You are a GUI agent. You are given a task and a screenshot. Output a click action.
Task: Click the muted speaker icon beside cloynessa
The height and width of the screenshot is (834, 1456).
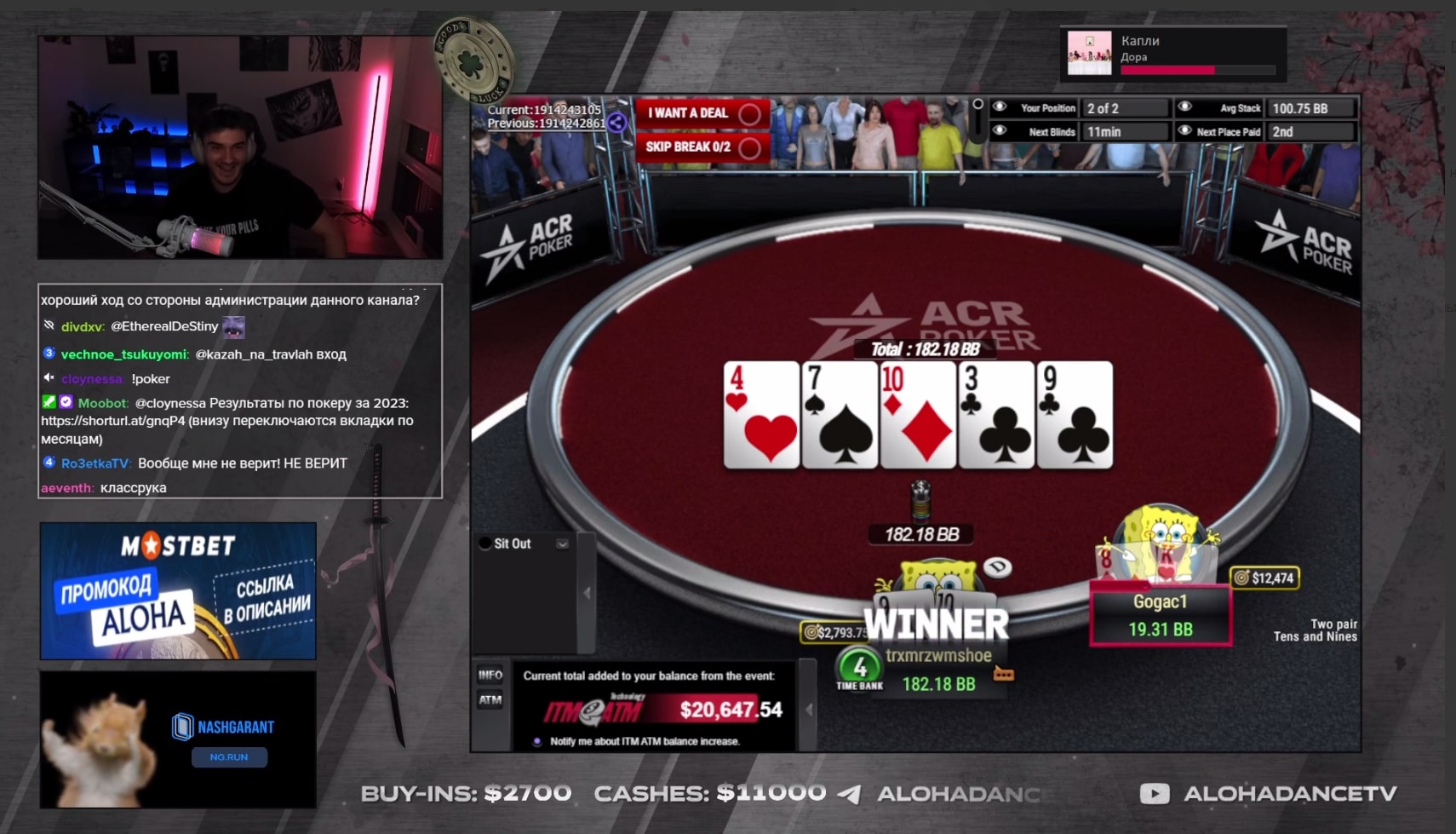point(49,379)
